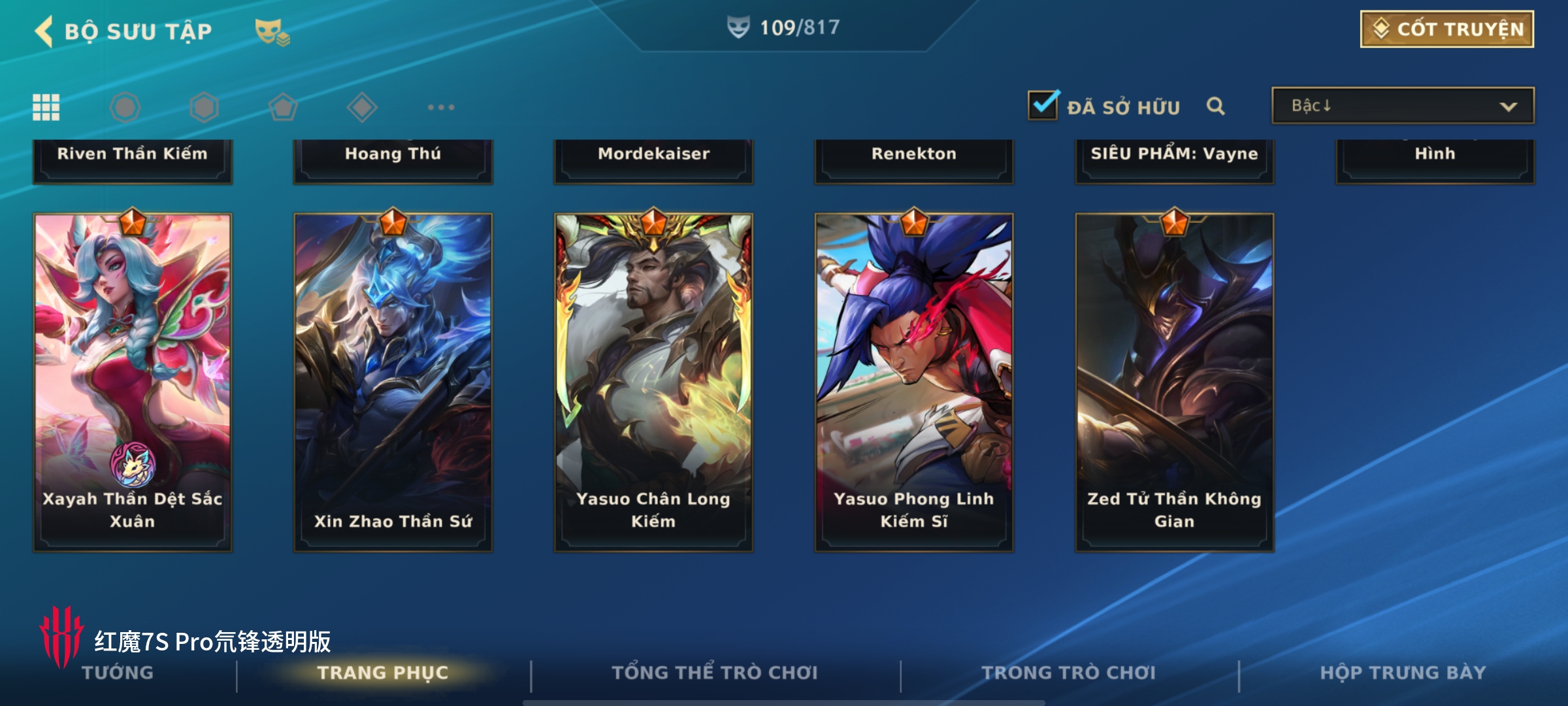The height and width of the screenshot is (706, 1568).
Task: Select Xin Zhao Thần Sứ skin card
Action: (x=393, y=382)
